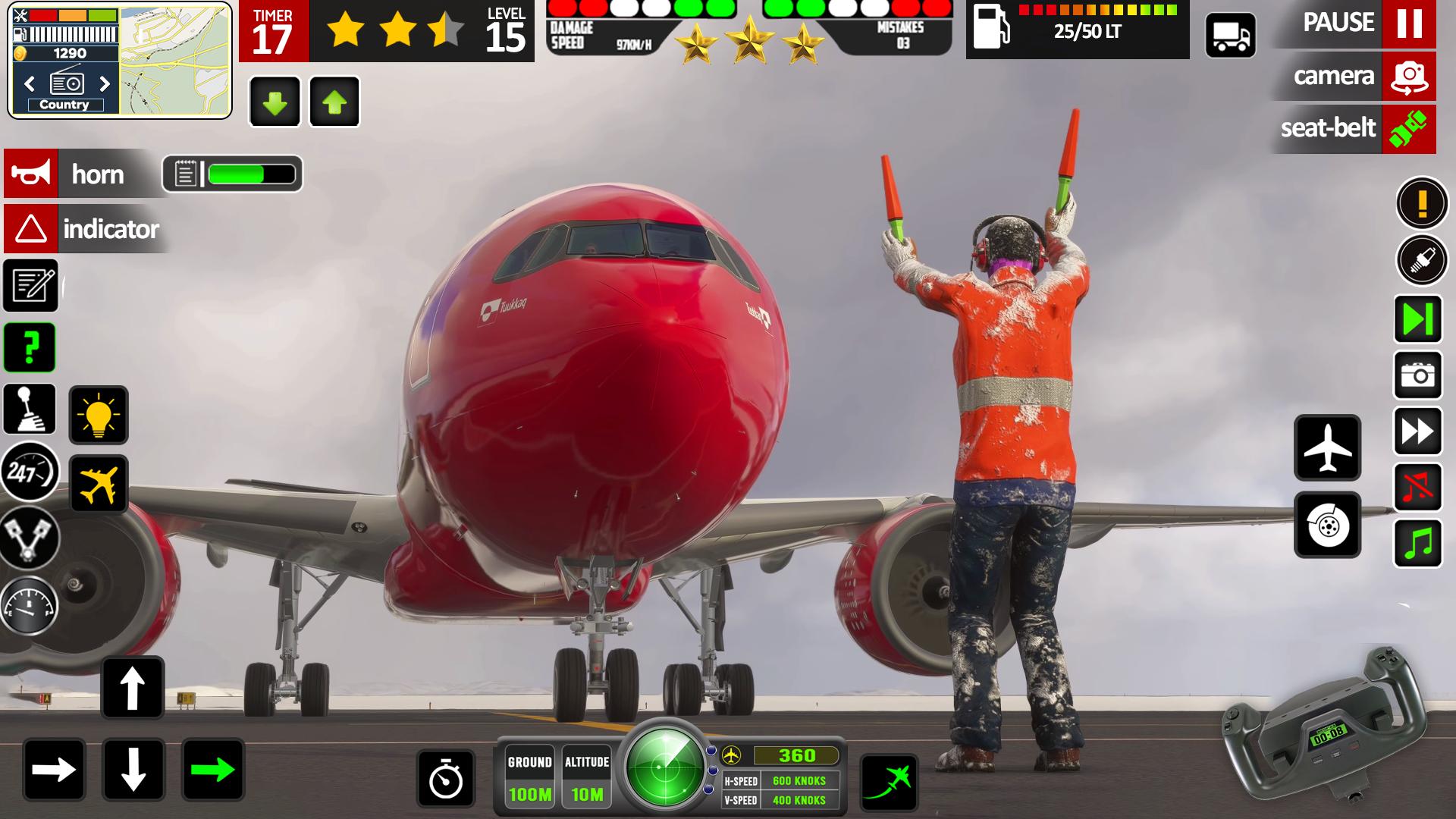Image resolution: width=1456 pixels, height=819 pixels.
Task: Enable music with green note icon
Action: (1417, 543)
